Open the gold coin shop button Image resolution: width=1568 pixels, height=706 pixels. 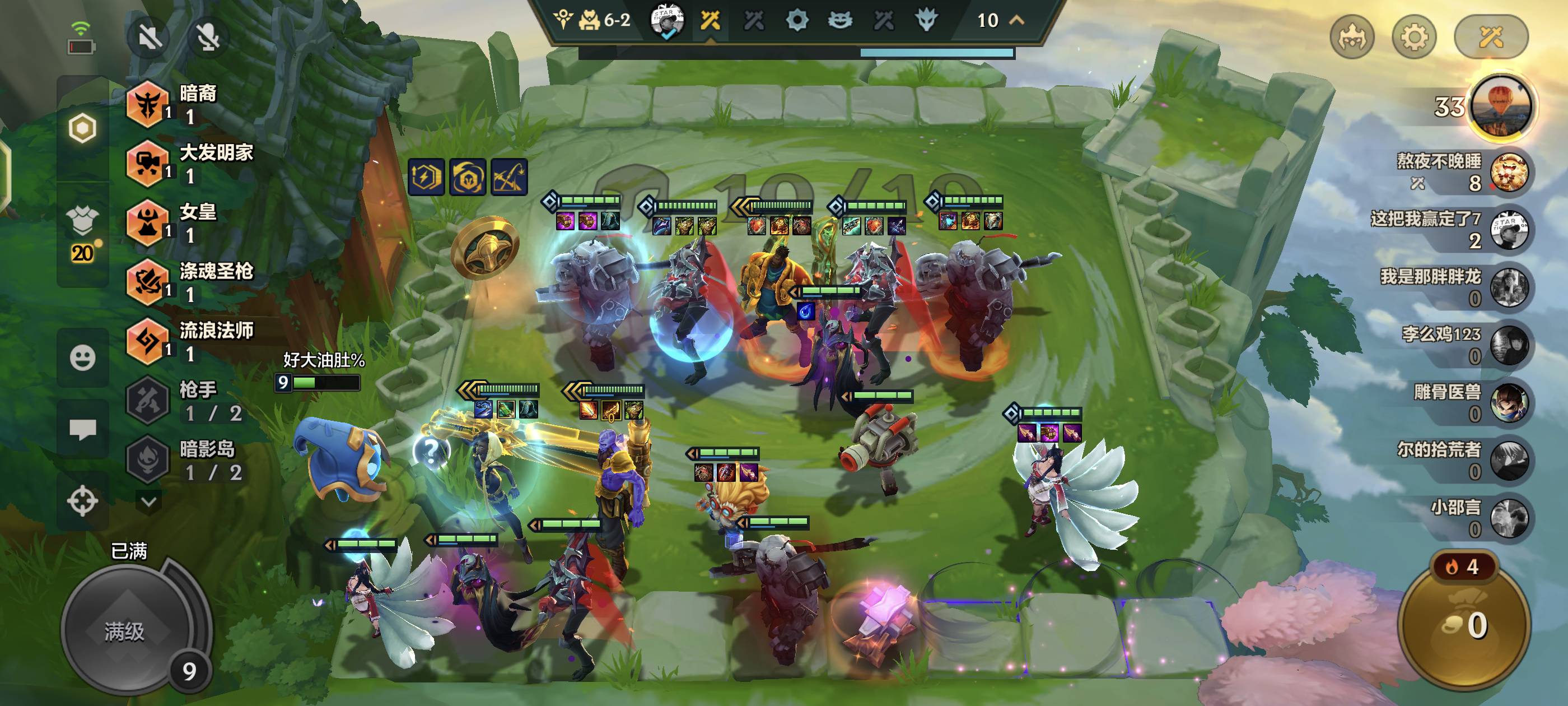1464,624
